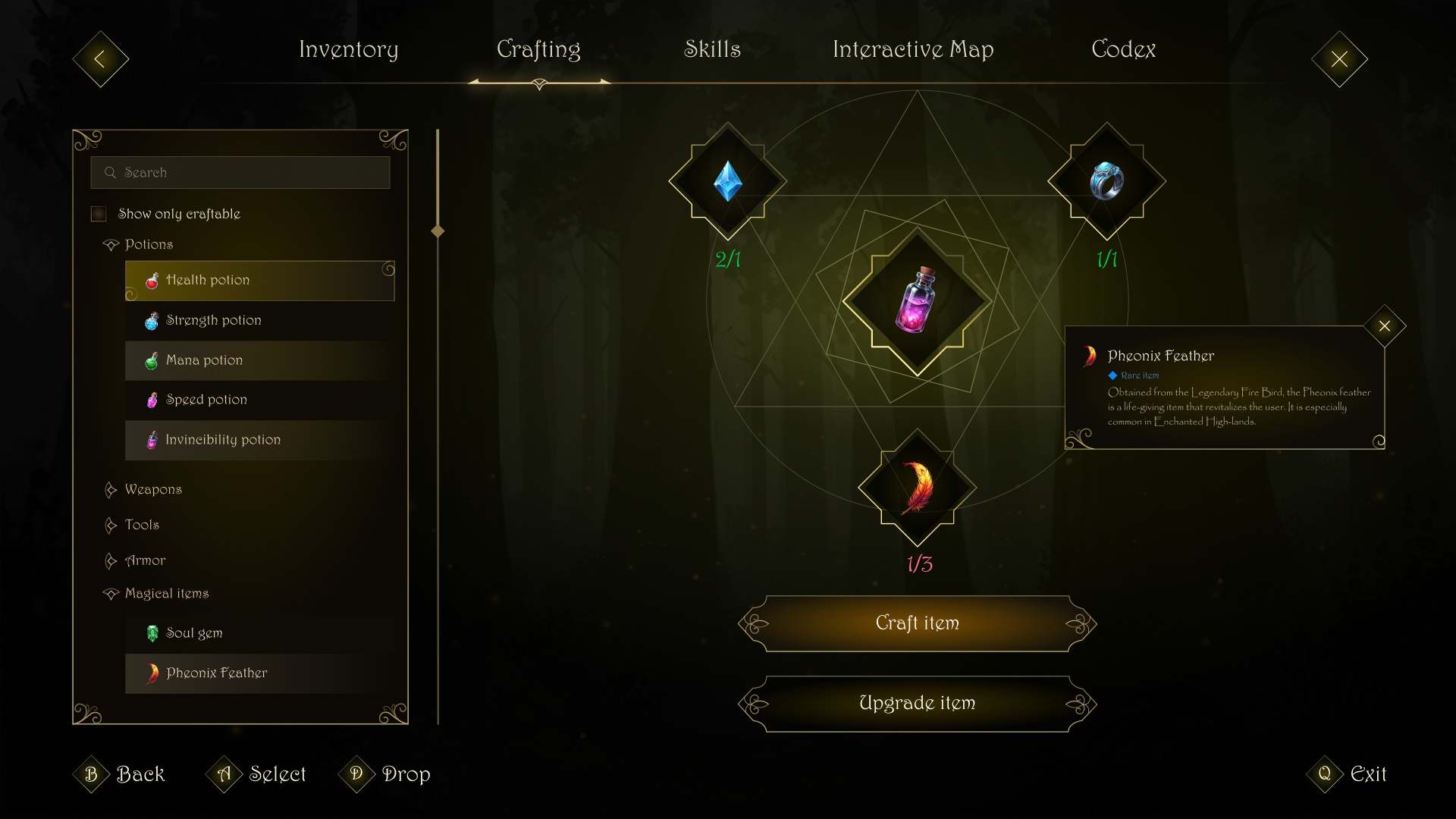
Task: Click the Soul gem icon
Action: click(152, 633)
